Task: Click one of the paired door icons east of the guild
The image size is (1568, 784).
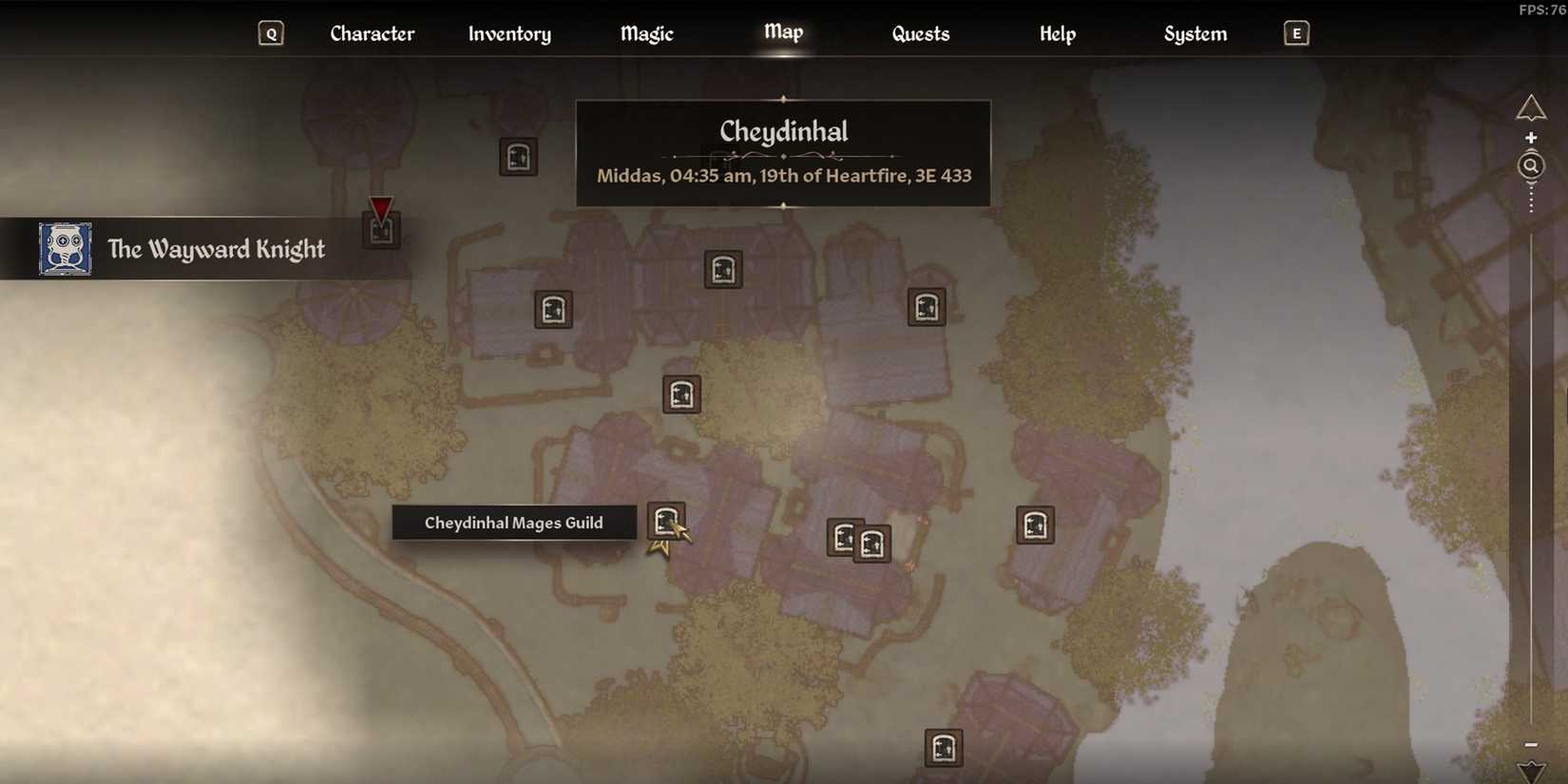Action: [x=843, y=538]
